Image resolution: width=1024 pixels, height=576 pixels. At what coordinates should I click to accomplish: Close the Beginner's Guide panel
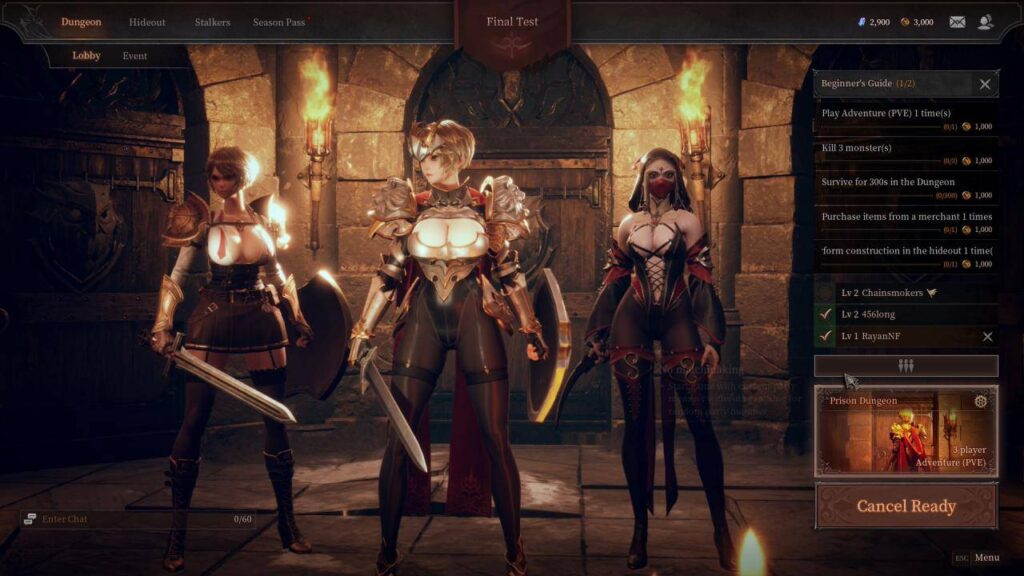tap(985, 84)
